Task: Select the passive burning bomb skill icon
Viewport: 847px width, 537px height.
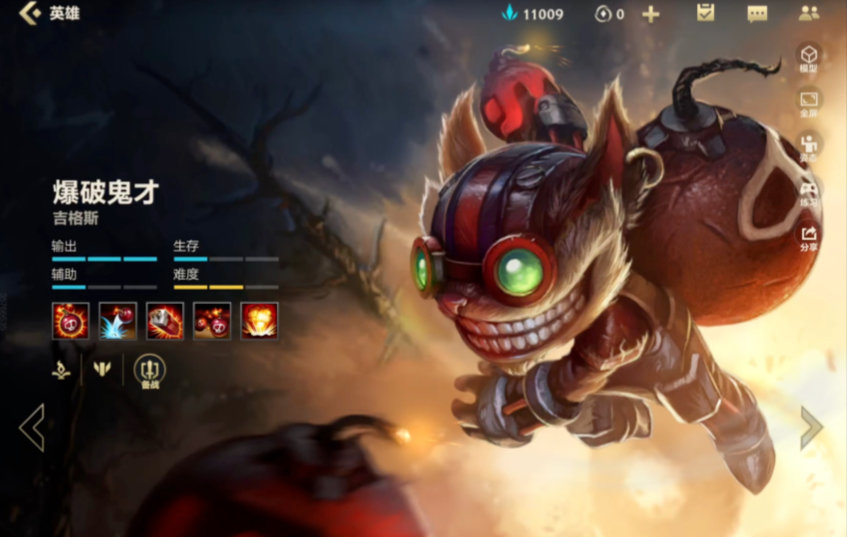Action: click(70, 320)
